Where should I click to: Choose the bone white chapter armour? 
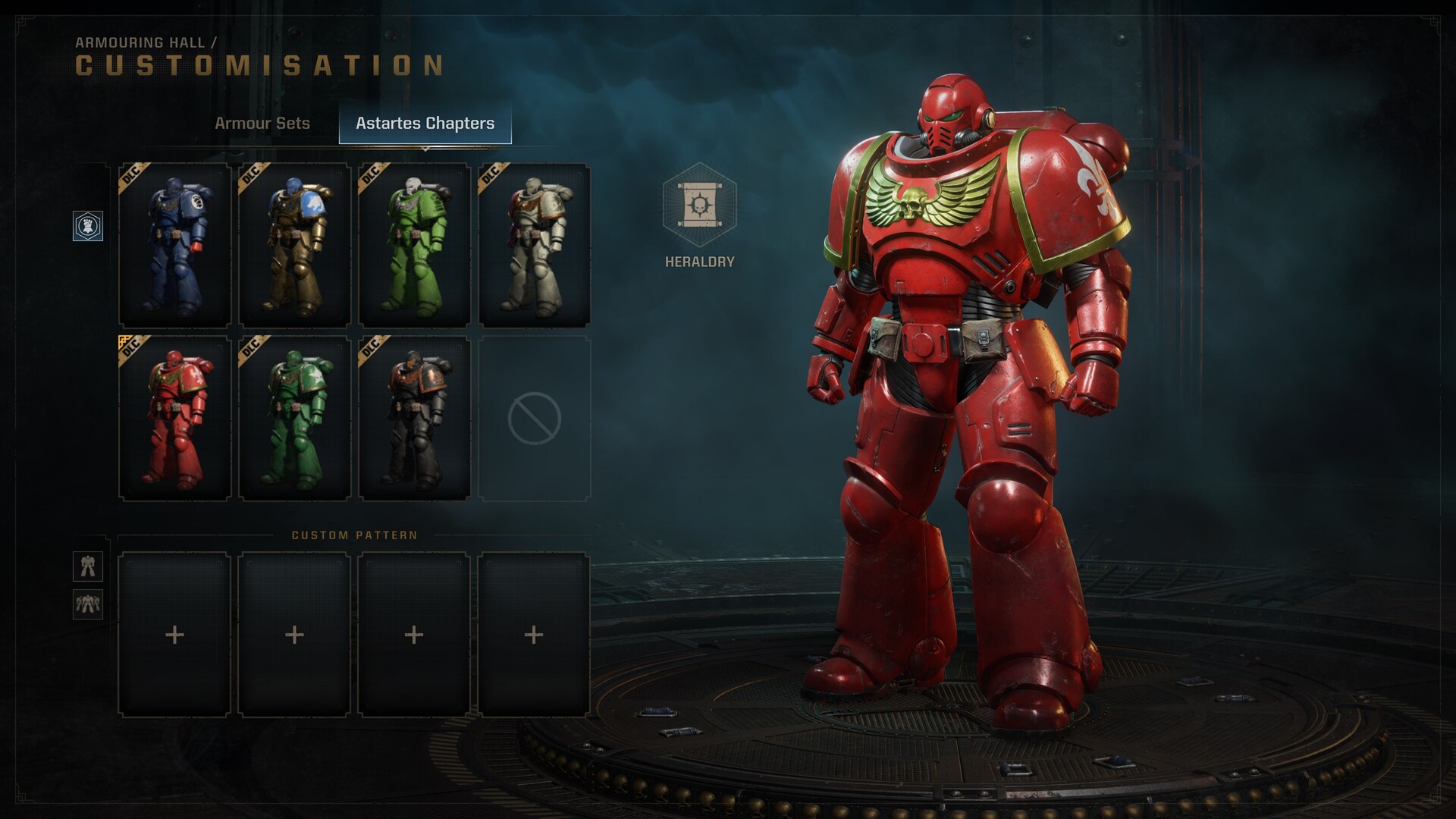535,246
